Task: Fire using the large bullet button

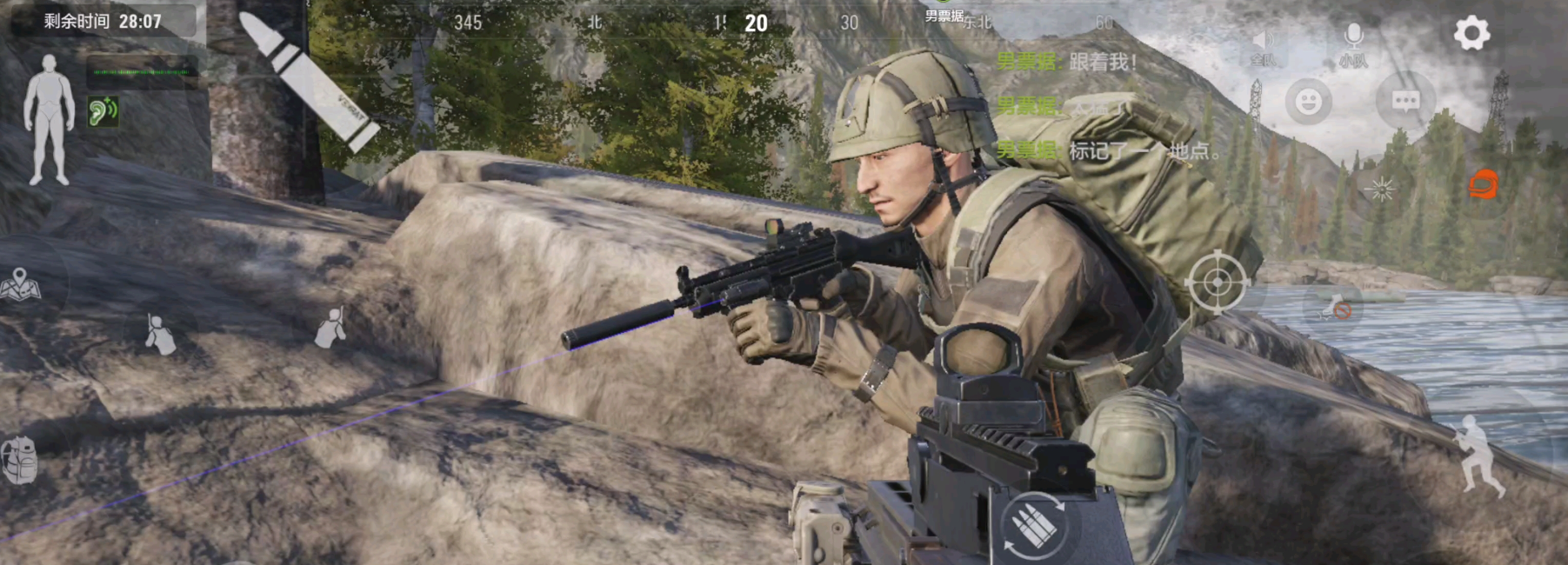Action: click(310, 83)
